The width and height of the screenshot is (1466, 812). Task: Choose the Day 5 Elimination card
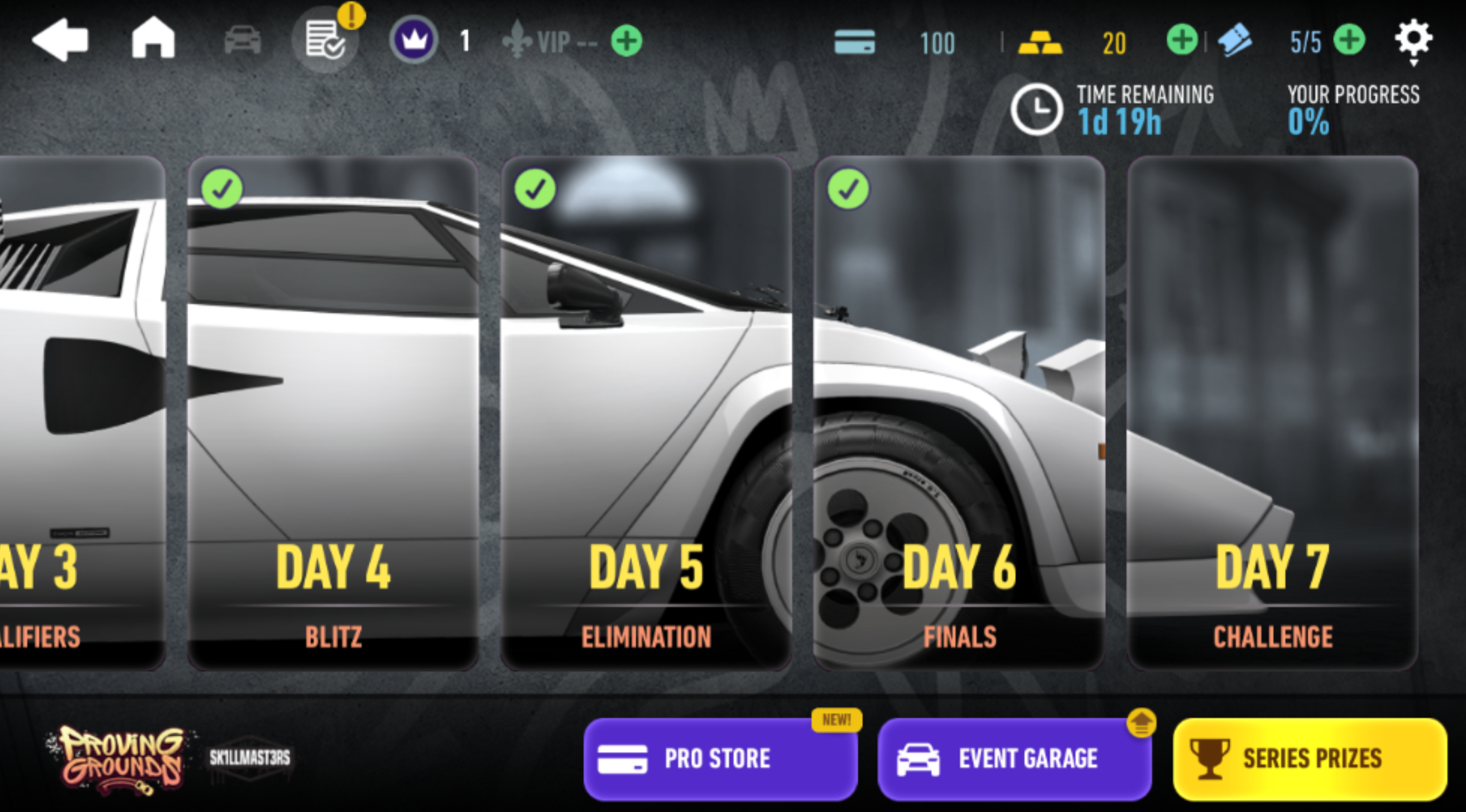pyautogui.click(x=646, y=413)
